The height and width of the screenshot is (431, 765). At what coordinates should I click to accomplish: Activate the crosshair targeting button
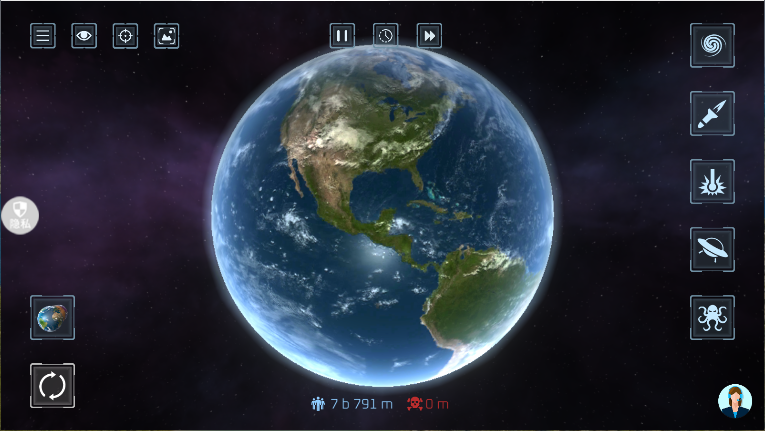125,36
